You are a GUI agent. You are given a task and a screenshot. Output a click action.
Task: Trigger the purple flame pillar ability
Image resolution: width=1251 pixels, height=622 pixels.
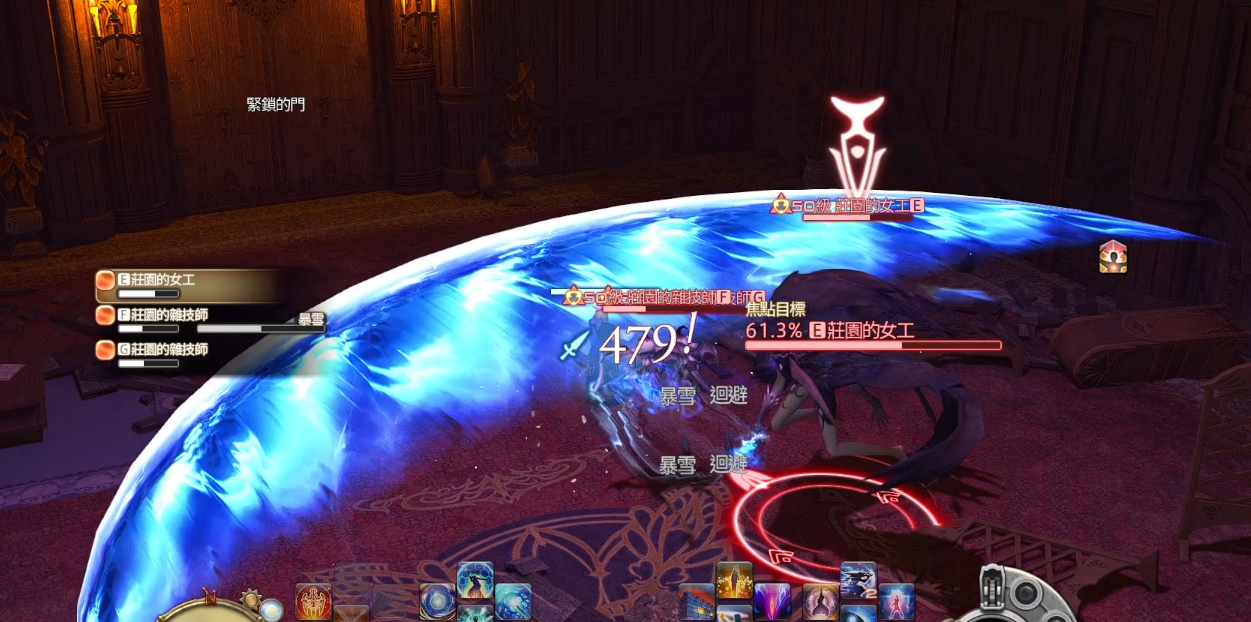tap(772, 602)
